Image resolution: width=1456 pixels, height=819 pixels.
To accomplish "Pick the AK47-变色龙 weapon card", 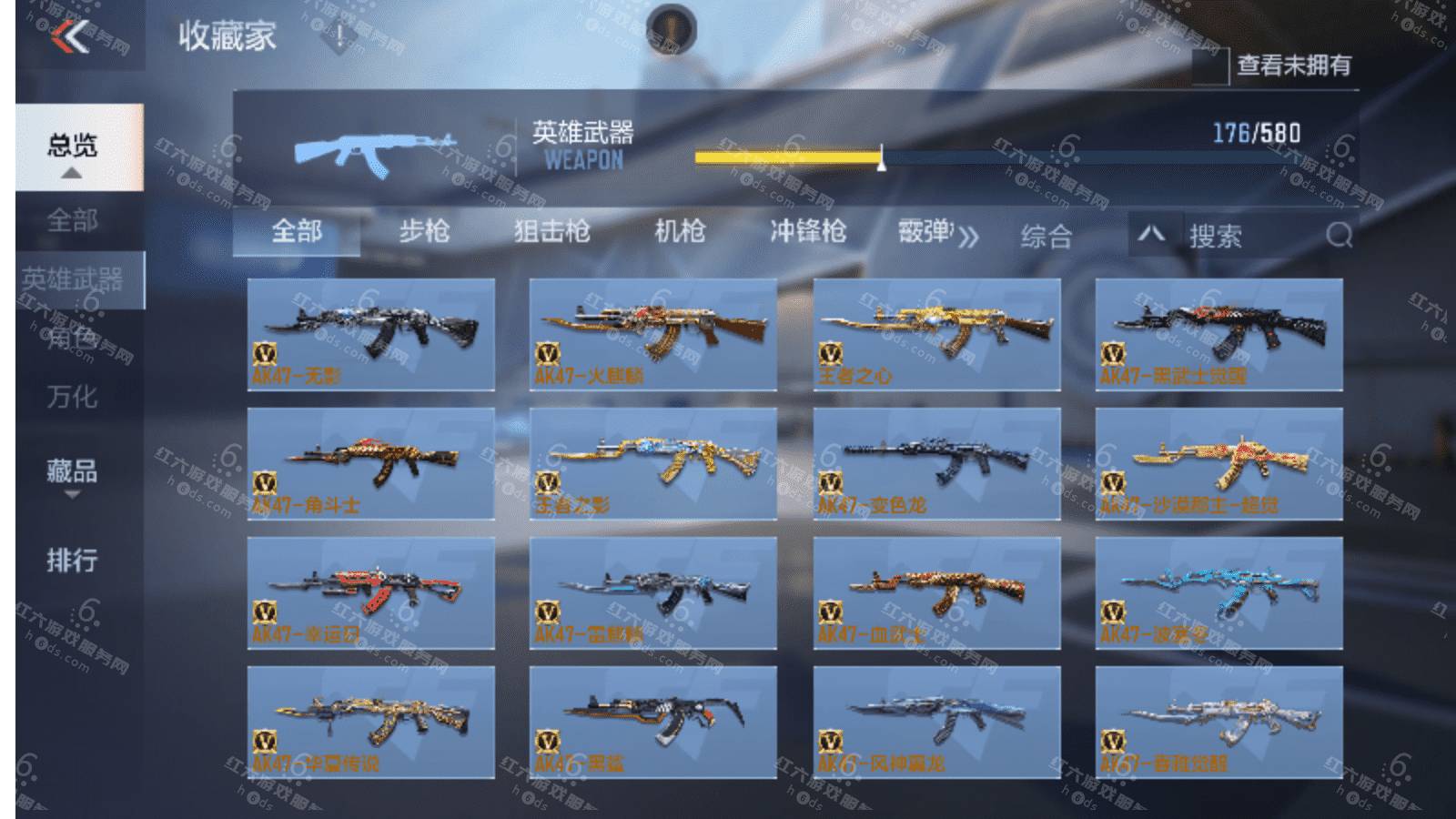I will pyautogui.click(x=936, y=464).
